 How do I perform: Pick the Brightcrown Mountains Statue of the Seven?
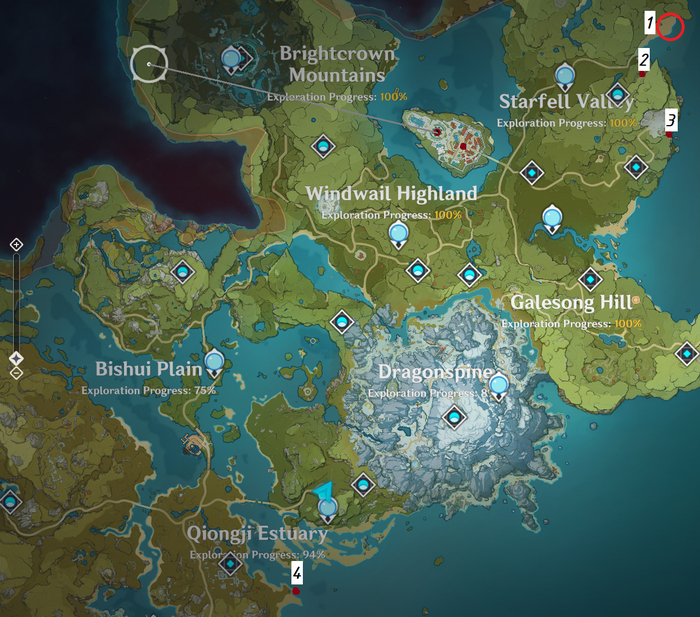(x=232, y=60)
